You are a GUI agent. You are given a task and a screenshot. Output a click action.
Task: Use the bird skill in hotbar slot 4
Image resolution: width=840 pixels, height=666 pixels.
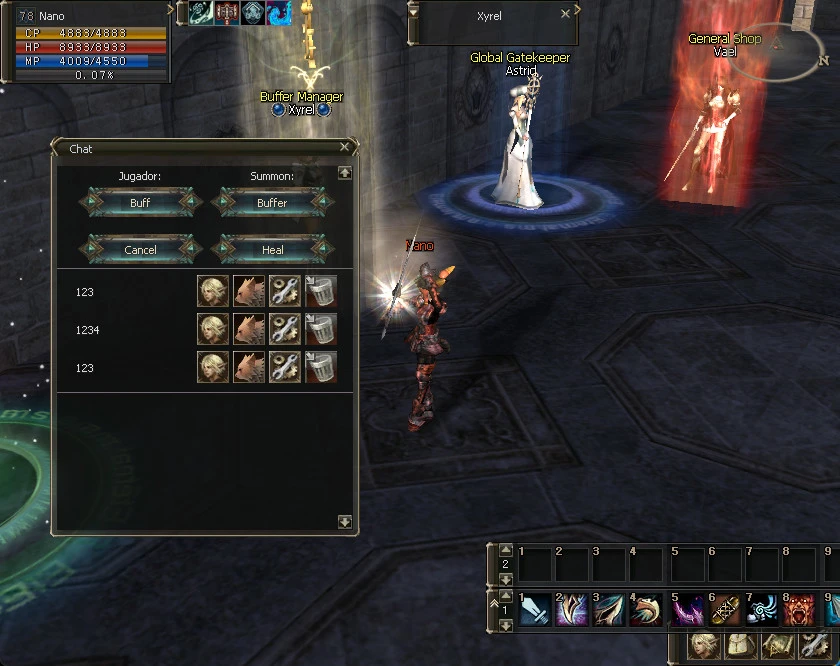click(x=647, y=610)
